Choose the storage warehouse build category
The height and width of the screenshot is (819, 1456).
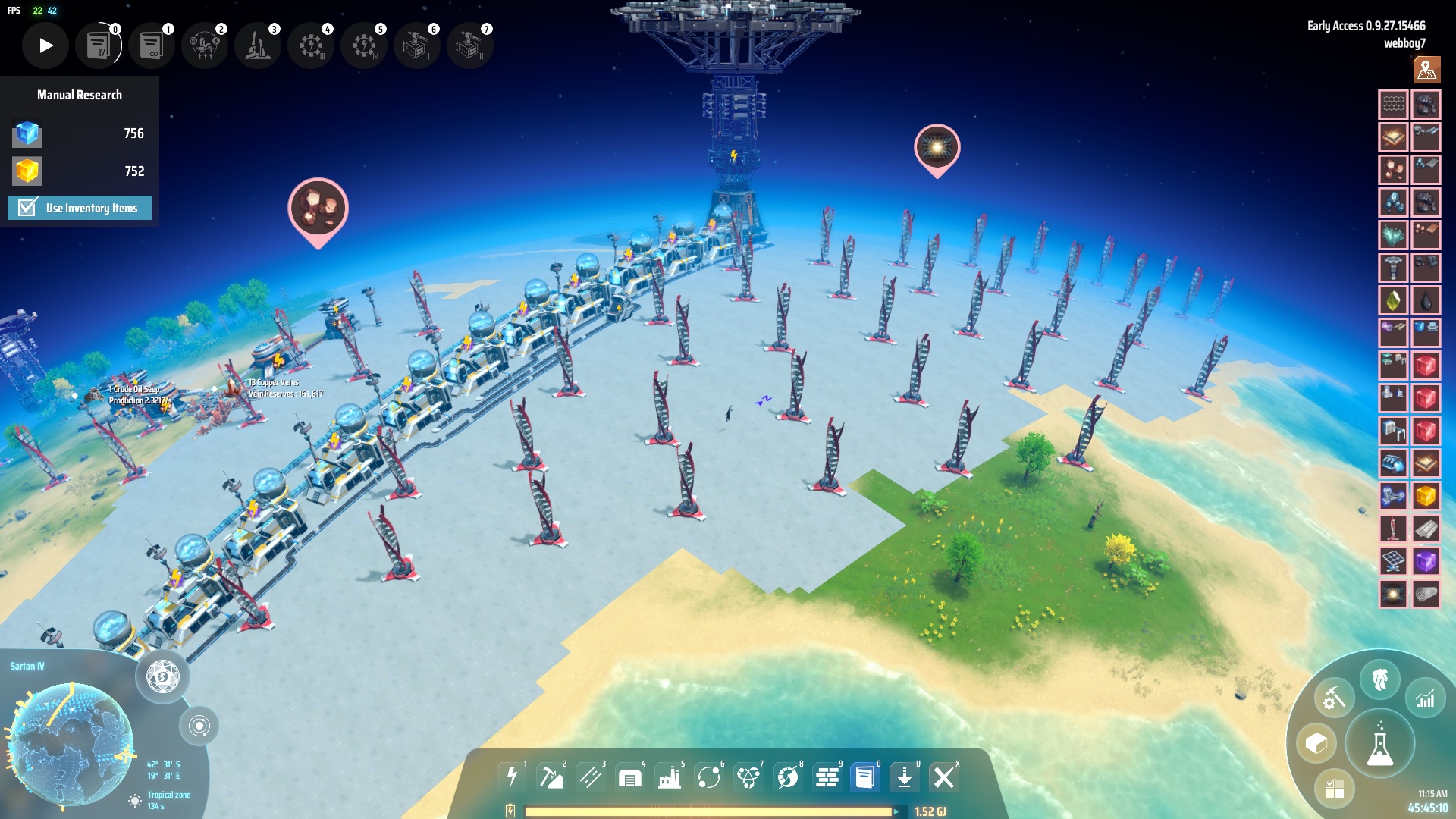(x=630, y=777)
